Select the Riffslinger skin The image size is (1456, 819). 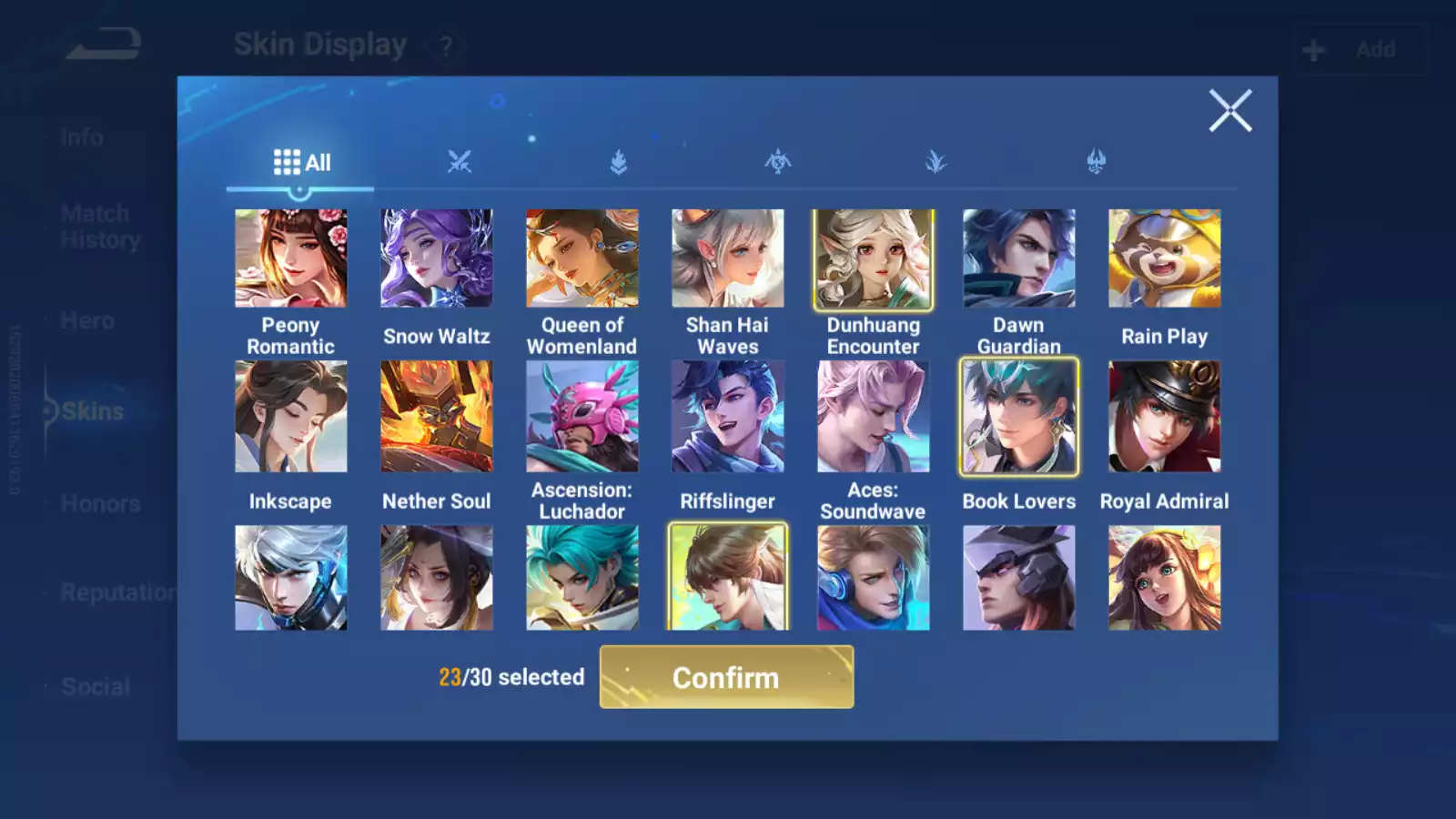click(x=727, y=417)
